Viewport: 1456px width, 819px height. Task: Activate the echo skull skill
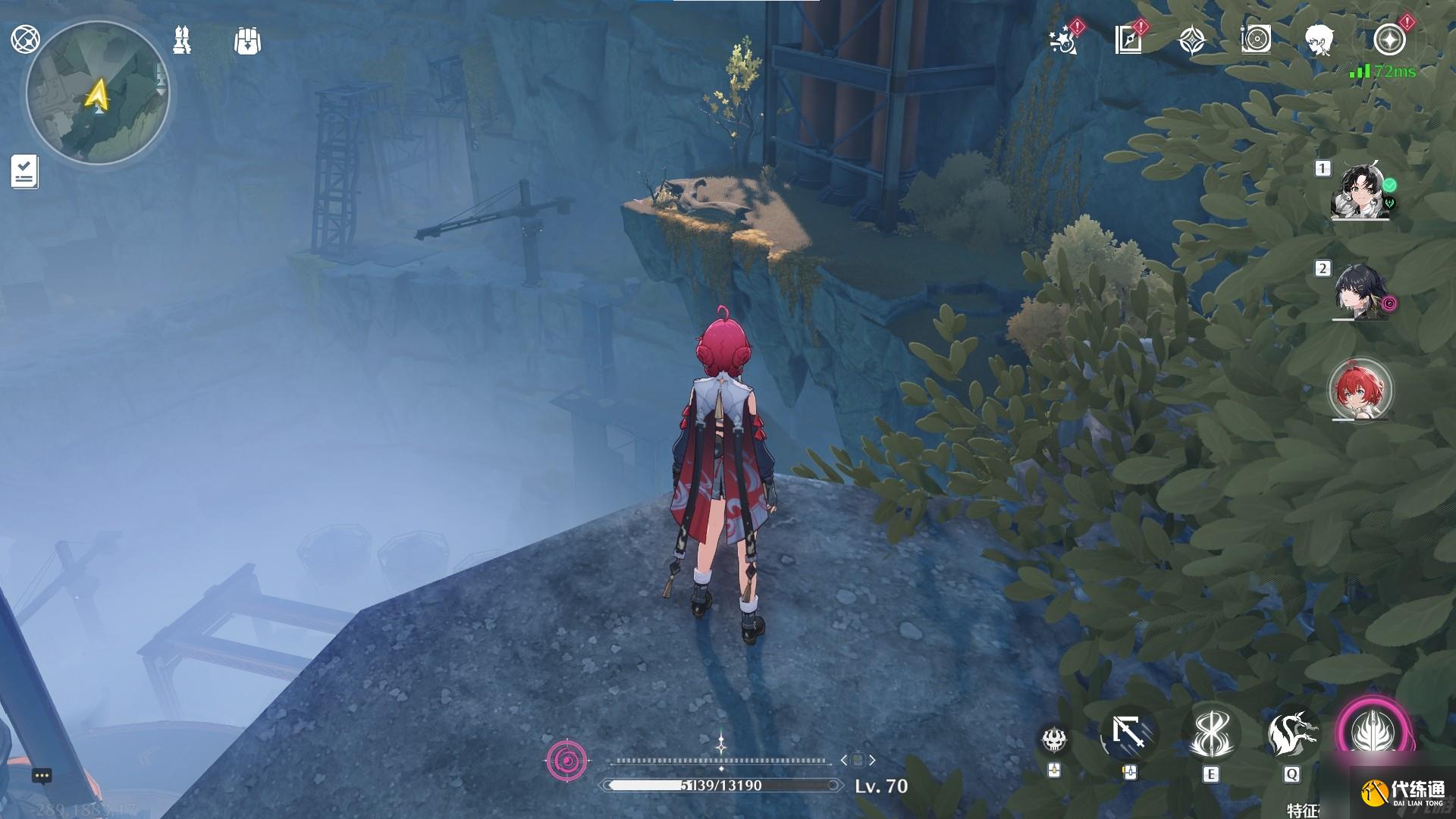[x=1054, y=739]
